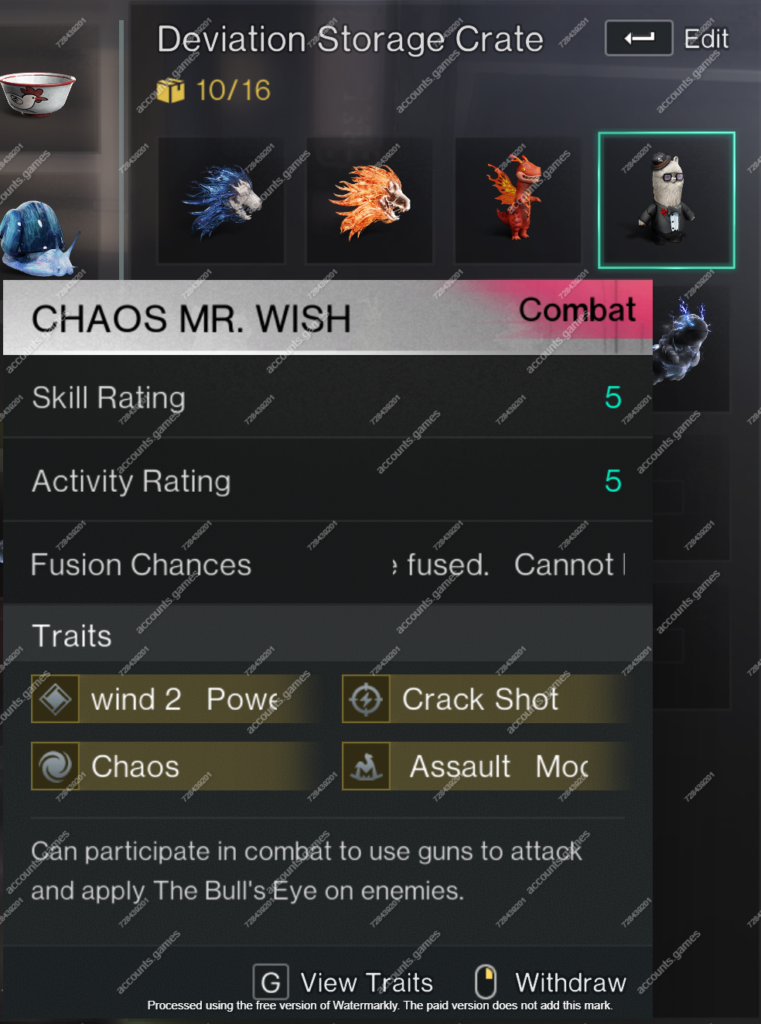
Task: Select the chicken bowl item on the left
Action: click(38, 93)
